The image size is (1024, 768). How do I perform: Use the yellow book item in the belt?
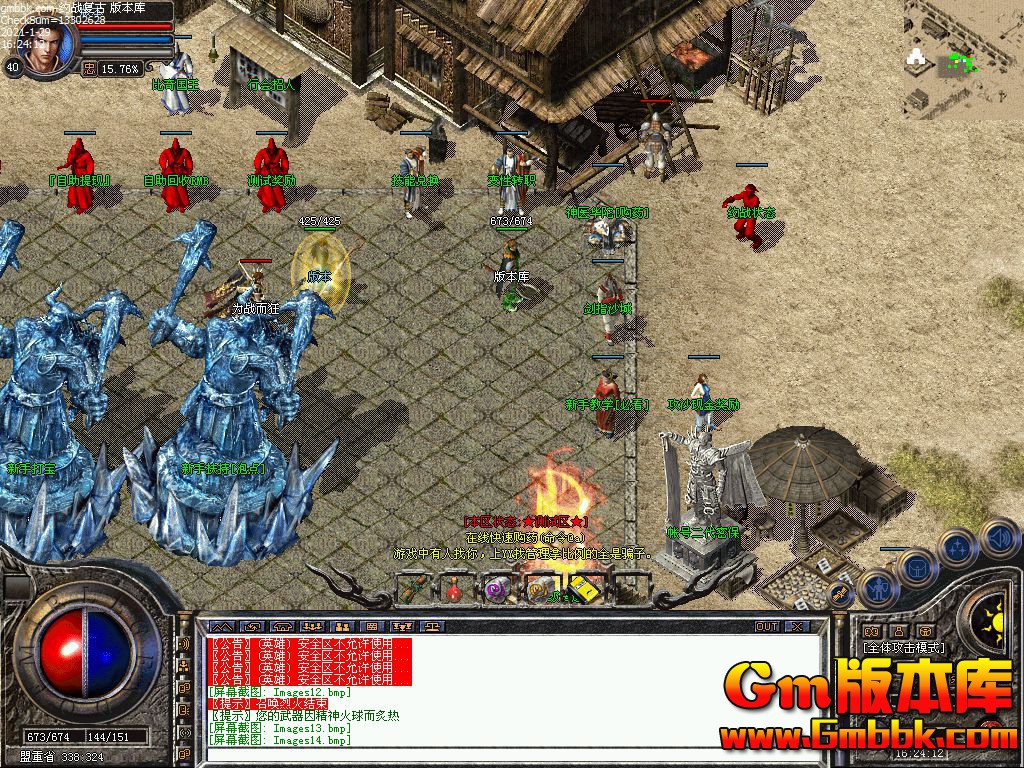[583, 589]
